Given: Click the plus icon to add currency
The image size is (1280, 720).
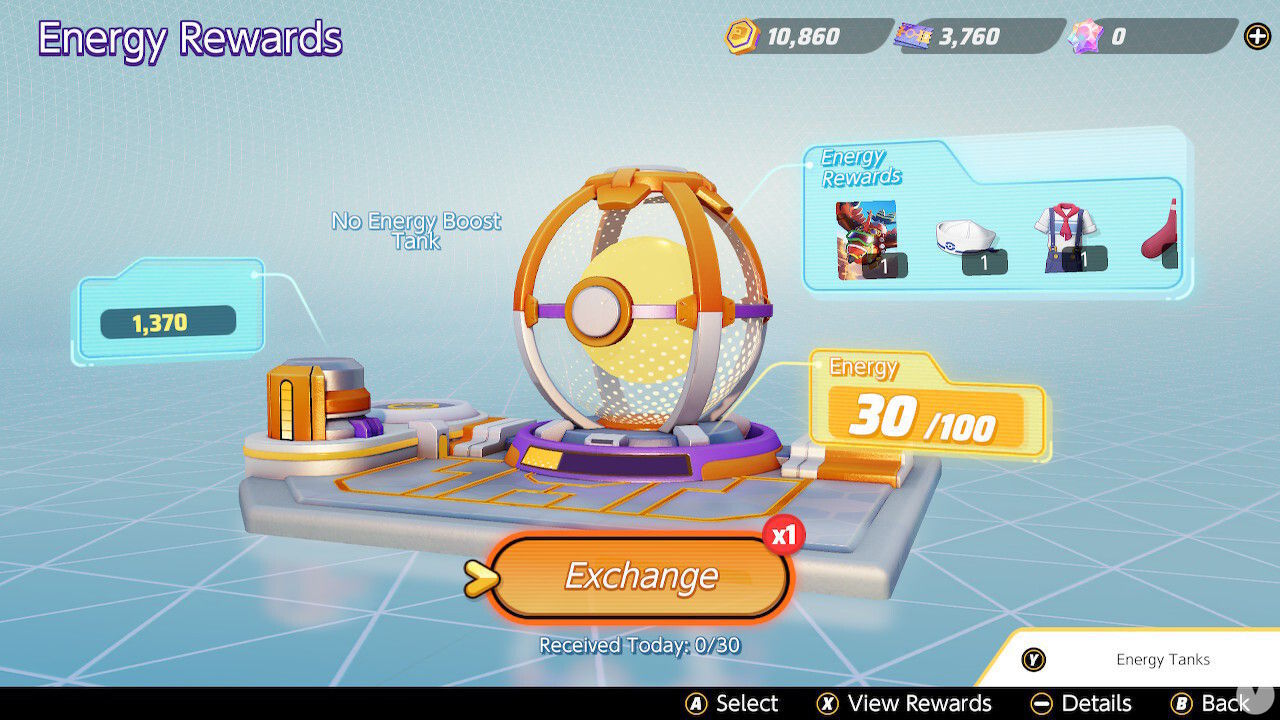Looking at the screenshot, I should (1256, 37).
